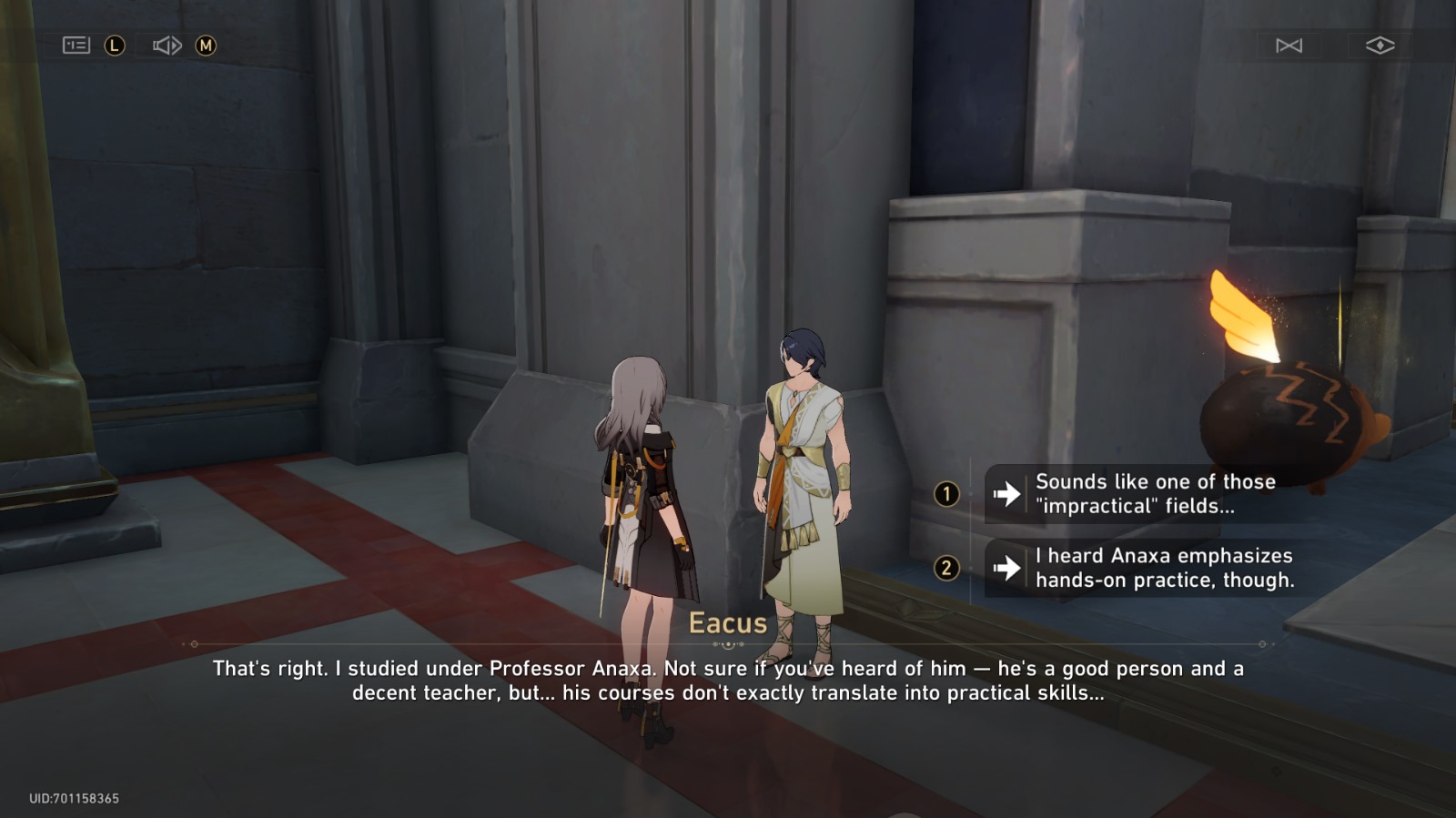Open the dialogue message log
Viewport: 1456px width, 818px height.
tap(78, 44)
